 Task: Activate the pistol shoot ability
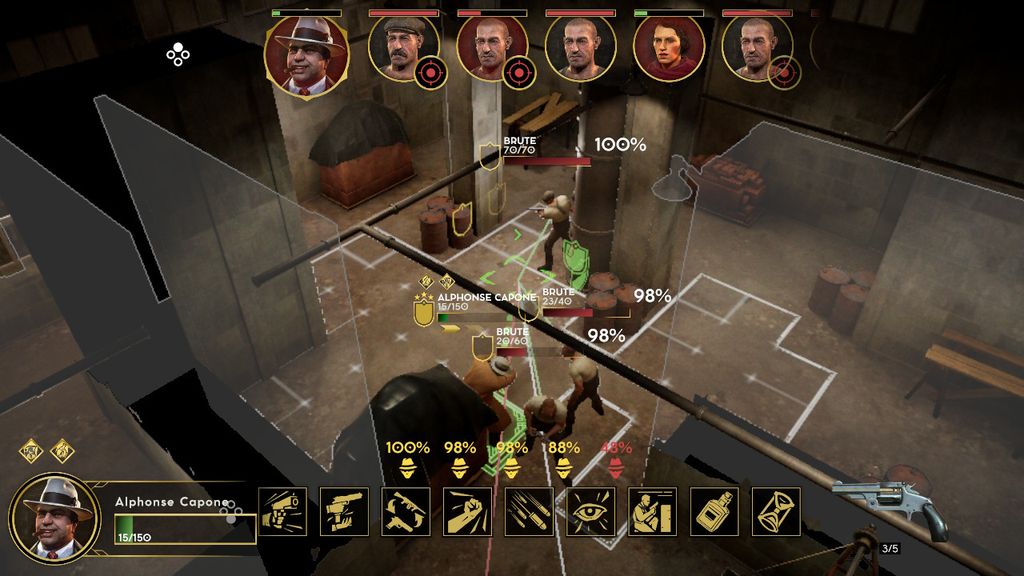click(x=283, y=511)
